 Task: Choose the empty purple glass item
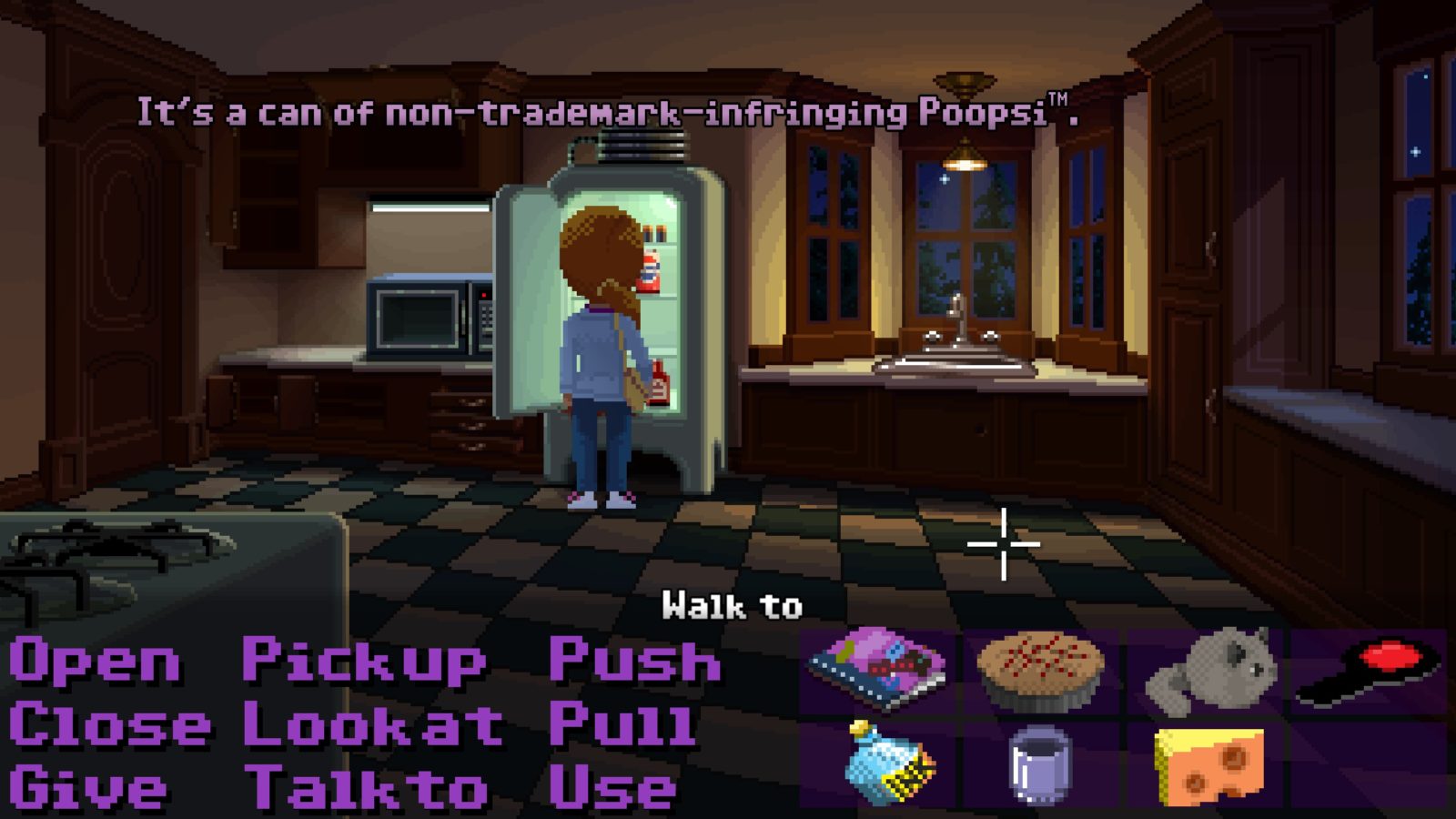[x=1041, y=764]
